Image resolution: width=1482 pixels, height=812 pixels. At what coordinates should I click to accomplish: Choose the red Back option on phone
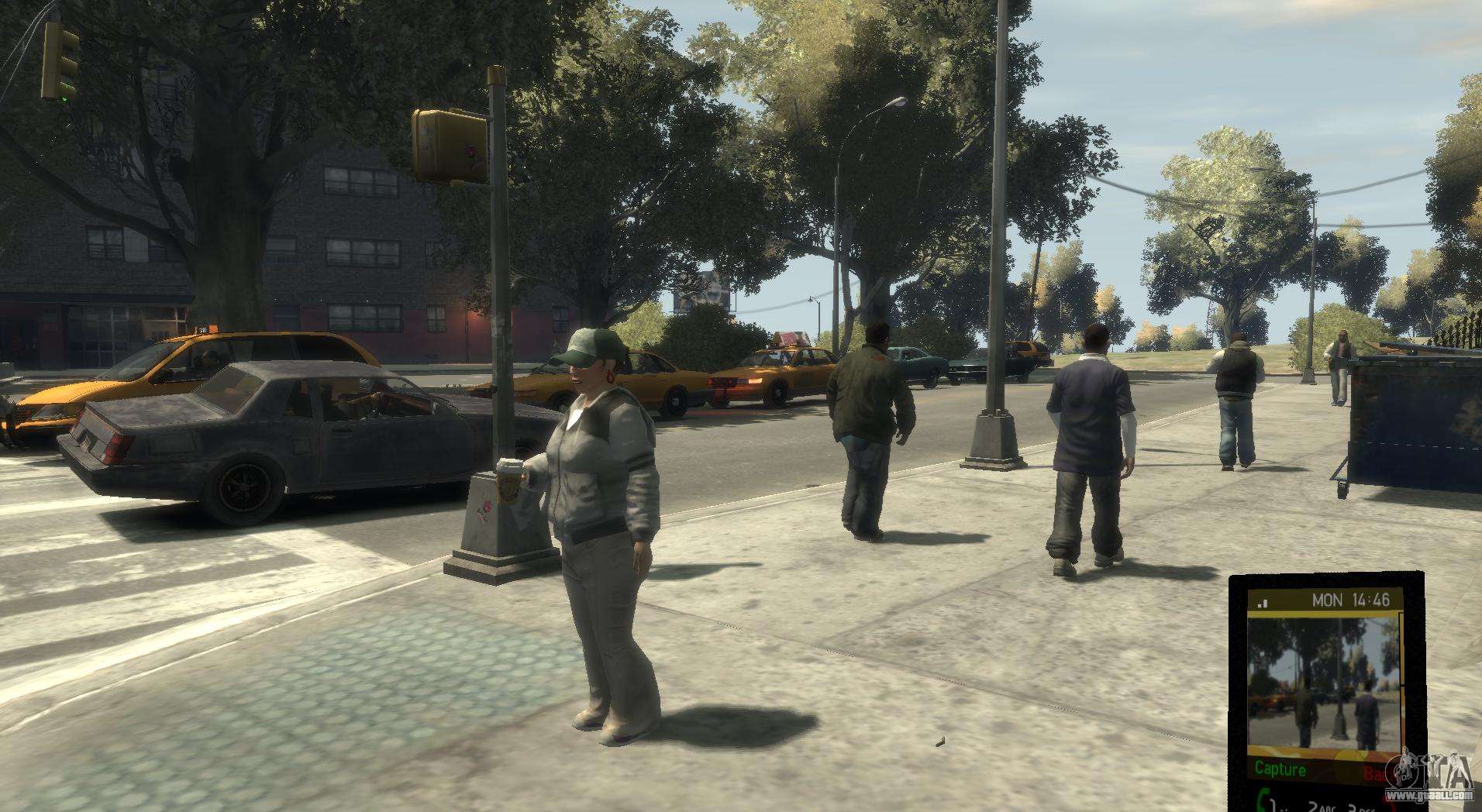click(x=1377, y=773)
